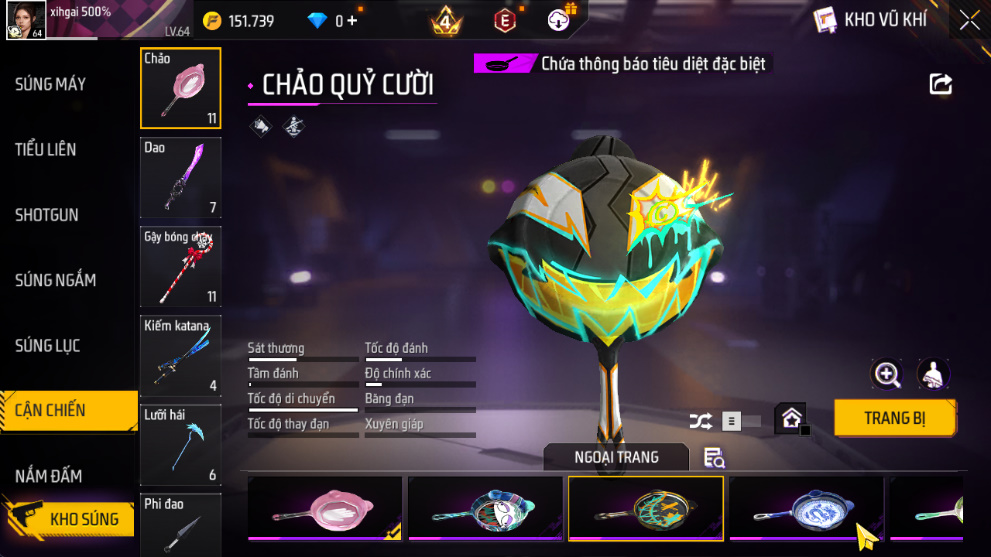Viewport: 991px width, 557px height.
Task: Equip the skin with Trang Bị button
Action: click(x=895, y=418)
